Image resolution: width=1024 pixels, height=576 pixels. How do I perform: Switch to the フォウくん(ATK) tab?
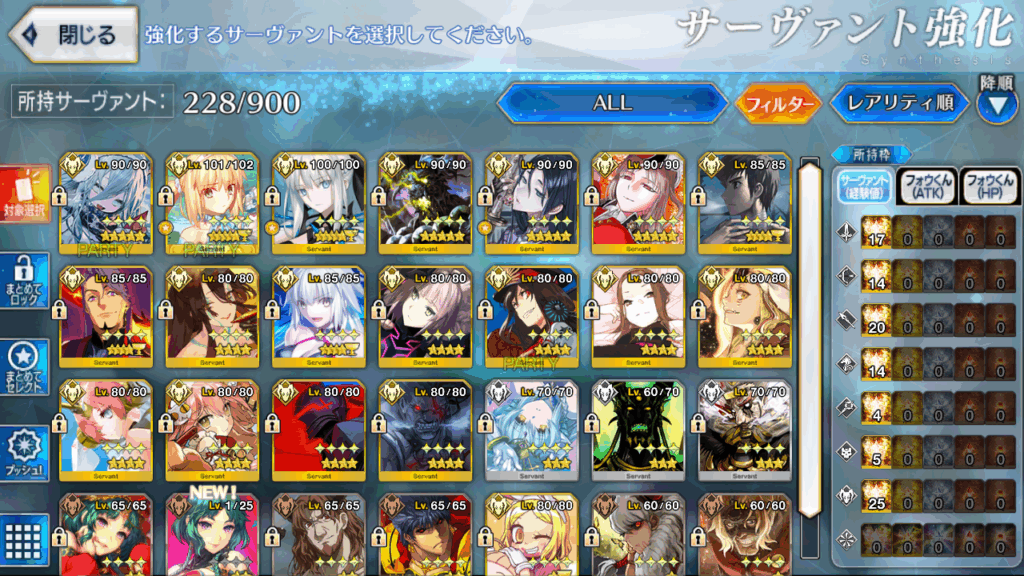(x=927, y=186)
